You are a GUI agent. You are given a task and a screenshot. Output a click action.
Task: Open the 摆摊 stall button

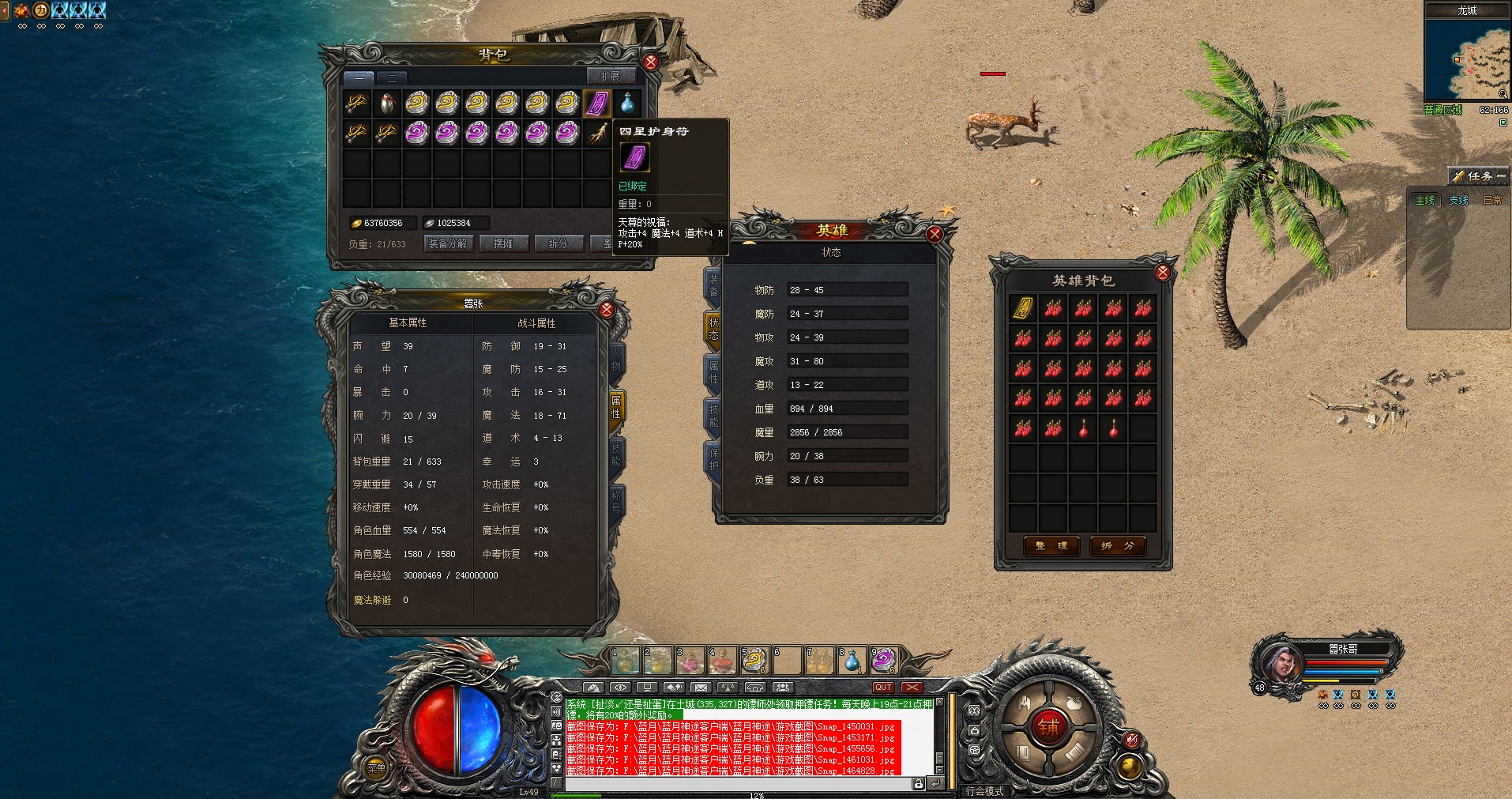[x=503, y=243]
